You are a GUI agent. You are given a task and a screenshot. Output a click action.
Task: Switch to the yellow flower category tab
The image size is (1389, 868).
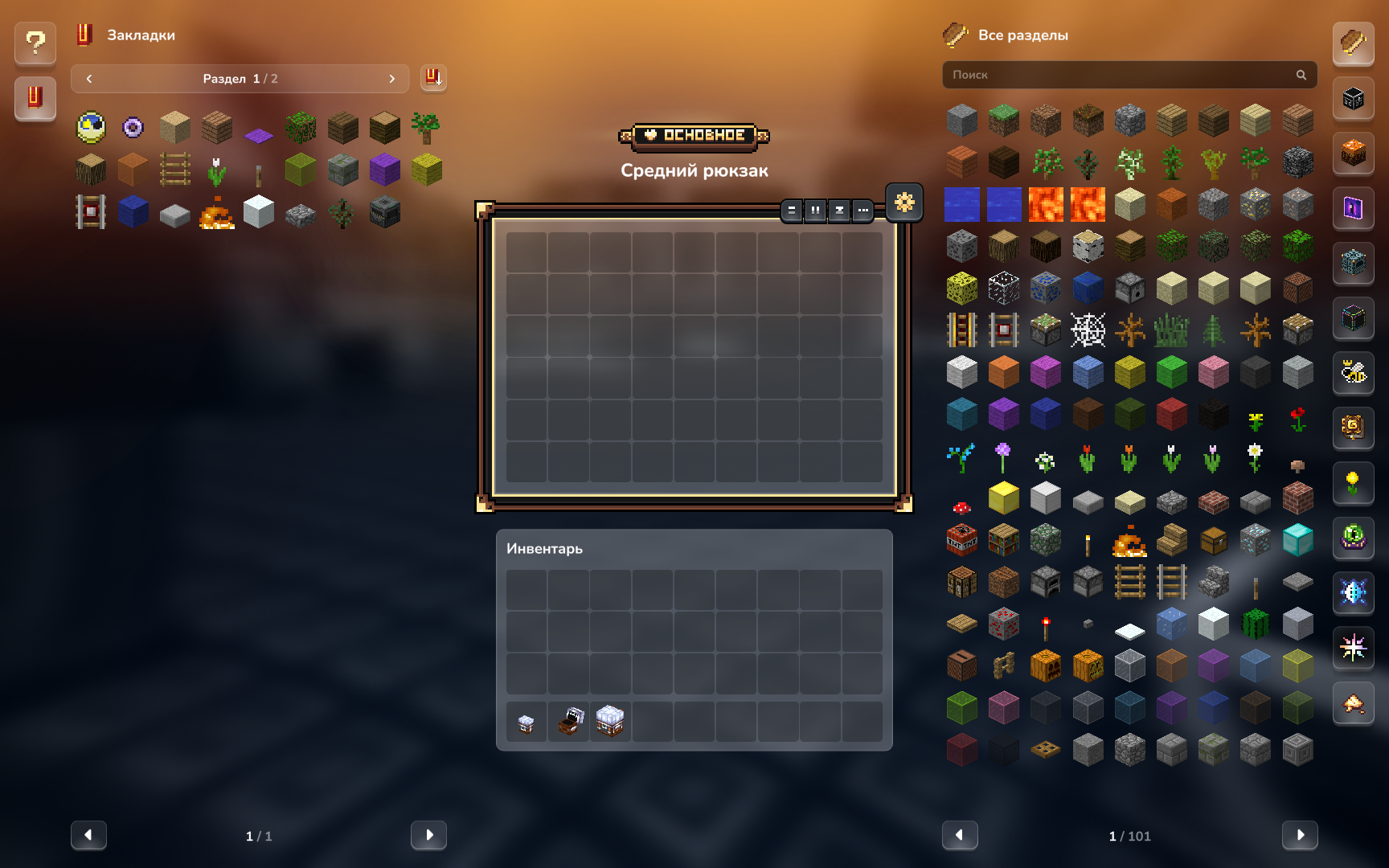click(x=1353, y=482)
